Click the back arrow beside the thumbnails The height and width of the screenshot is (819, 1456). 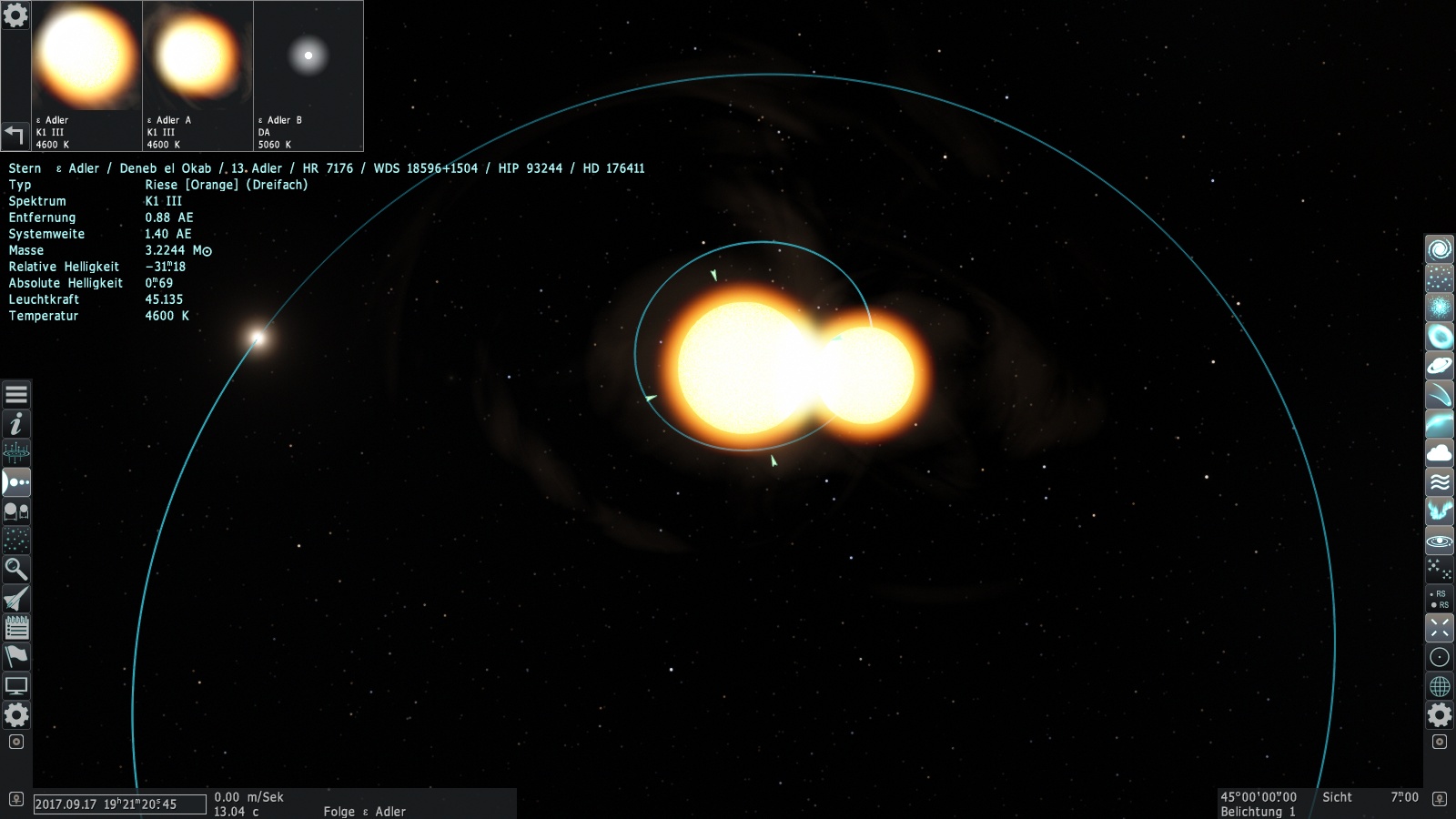[x=15, y=135]
